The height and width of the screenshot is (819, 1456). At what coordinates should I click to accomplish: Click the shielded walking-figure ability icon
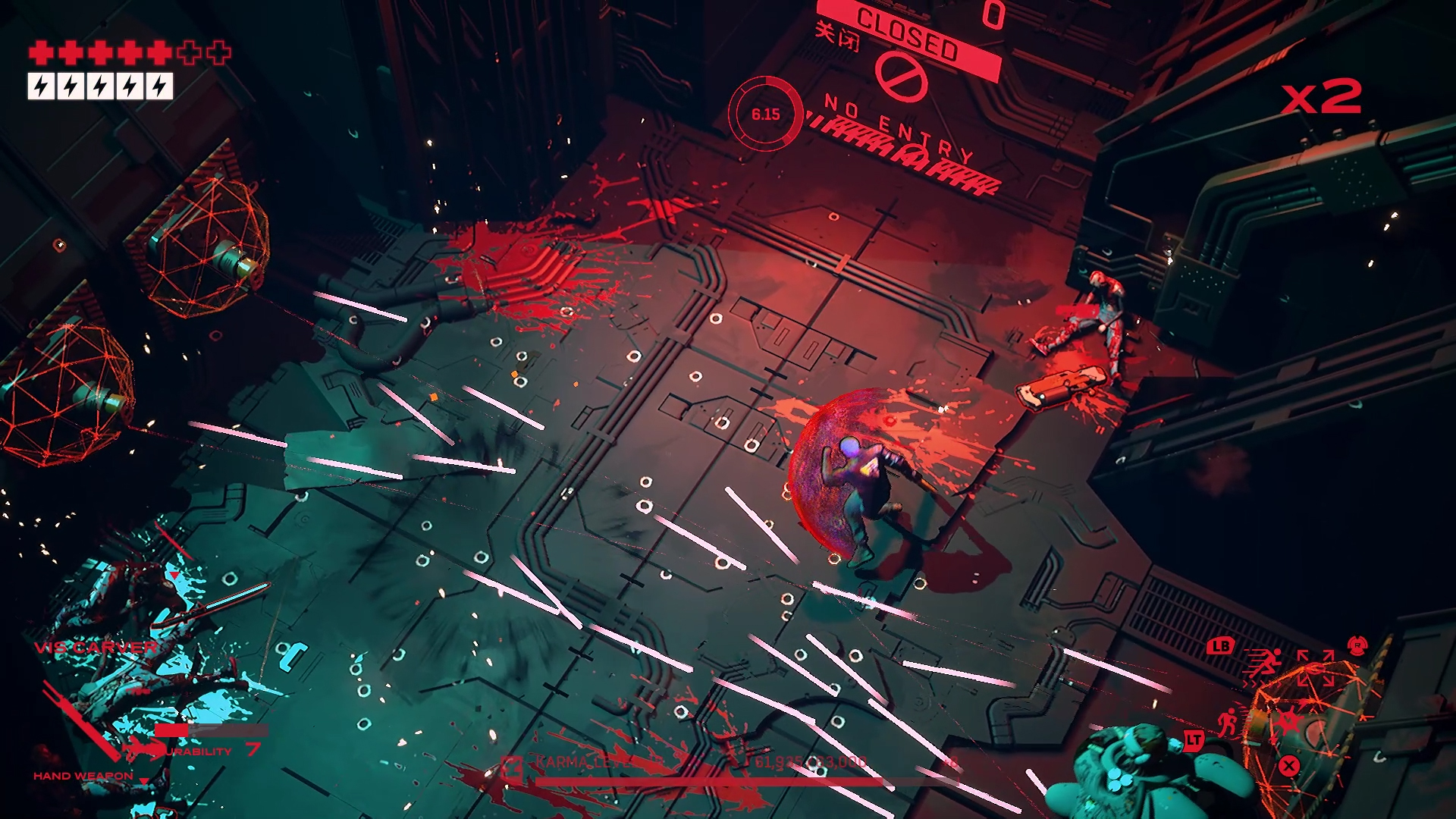(1228, 721)
